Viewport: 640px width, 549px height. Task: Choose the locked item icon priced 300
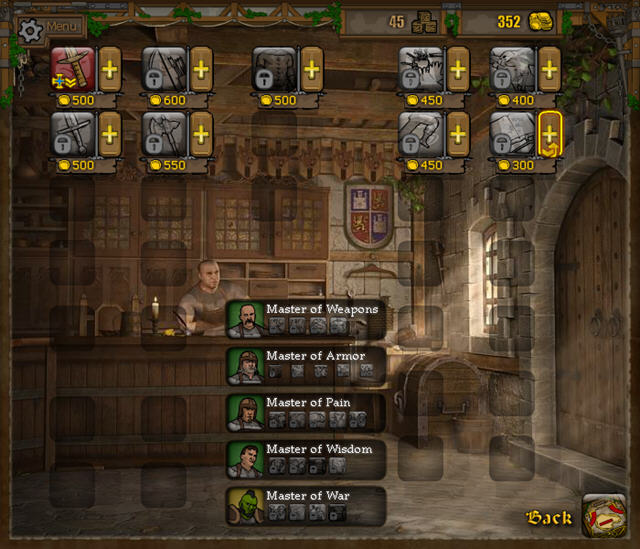[511, 132]
